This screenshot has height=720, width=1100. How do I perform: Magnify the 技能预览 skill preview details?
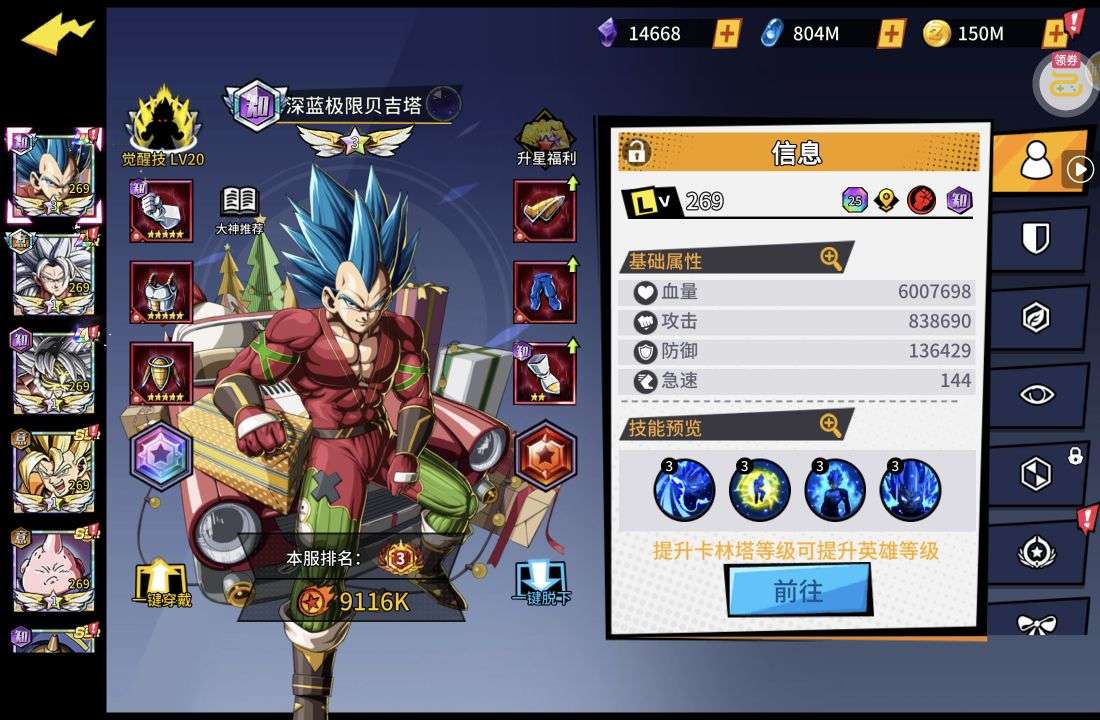(x=831, y=426)
